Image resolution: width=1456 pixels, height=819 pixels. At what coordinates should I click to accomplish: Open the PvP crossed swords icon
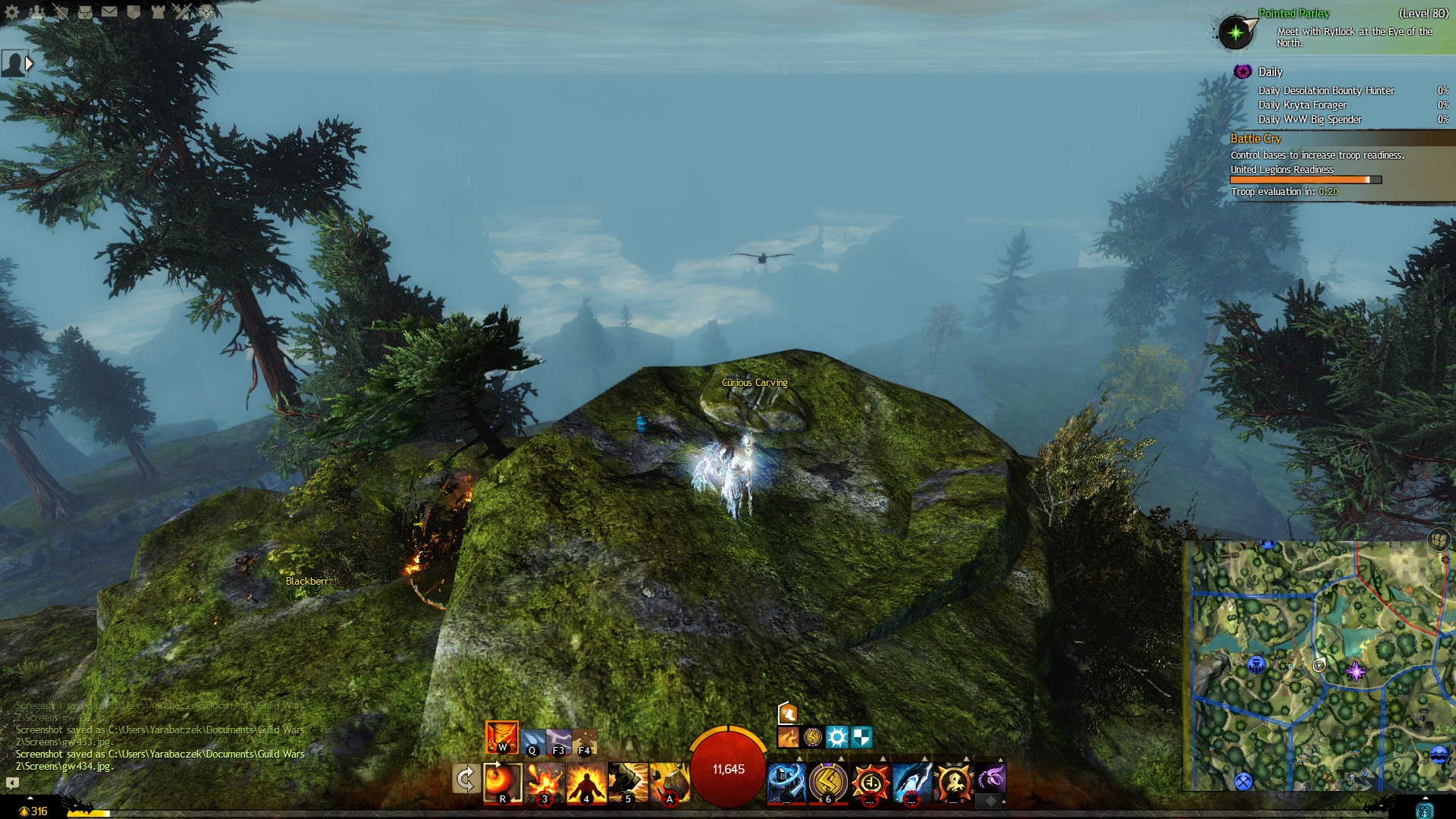(182, 11)
